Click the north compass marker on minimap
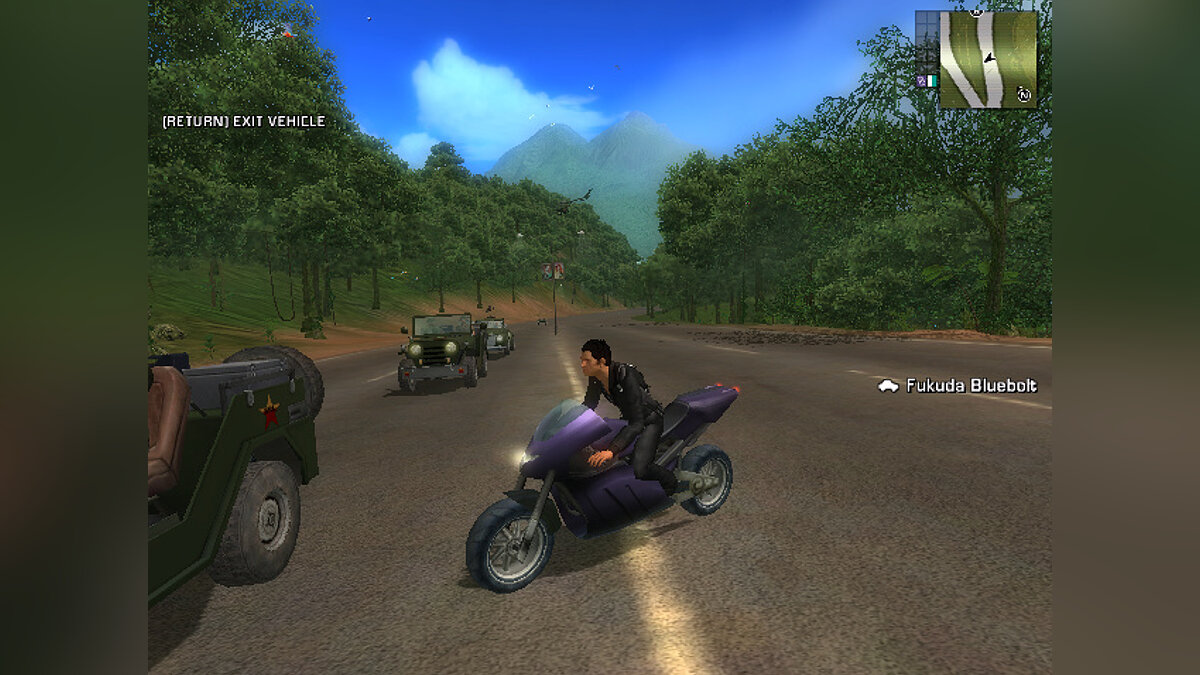 point(1024,94)
